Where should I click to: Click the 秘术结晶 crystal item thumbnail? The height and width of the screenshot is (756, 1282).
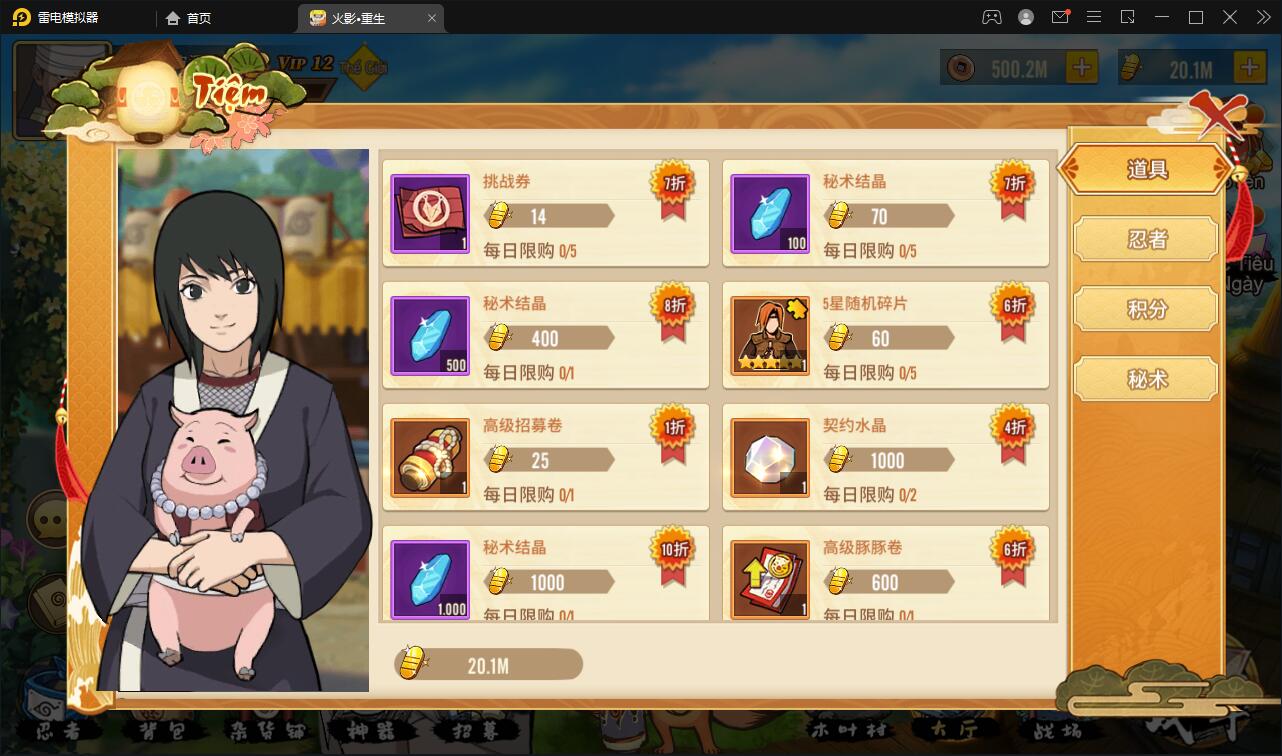pyautogui.click(x=770, y=212)
